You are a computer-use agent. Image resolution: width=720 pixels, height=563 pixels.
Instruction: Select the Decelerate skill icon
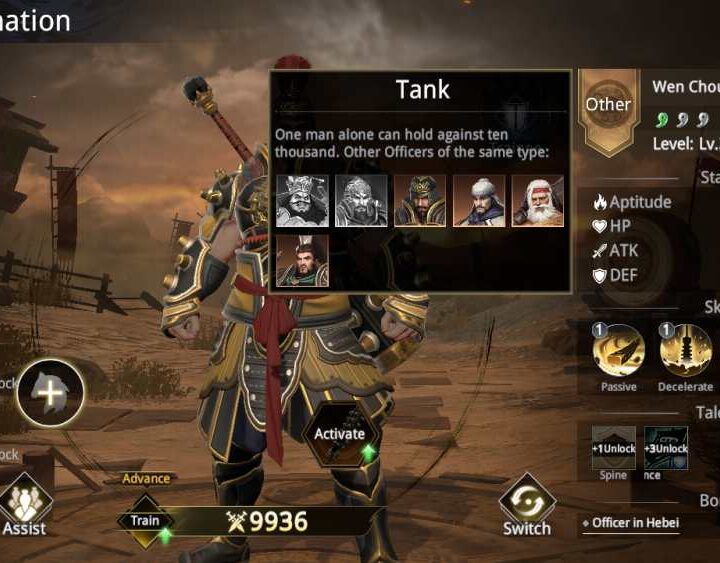click(x=685, y=351)
